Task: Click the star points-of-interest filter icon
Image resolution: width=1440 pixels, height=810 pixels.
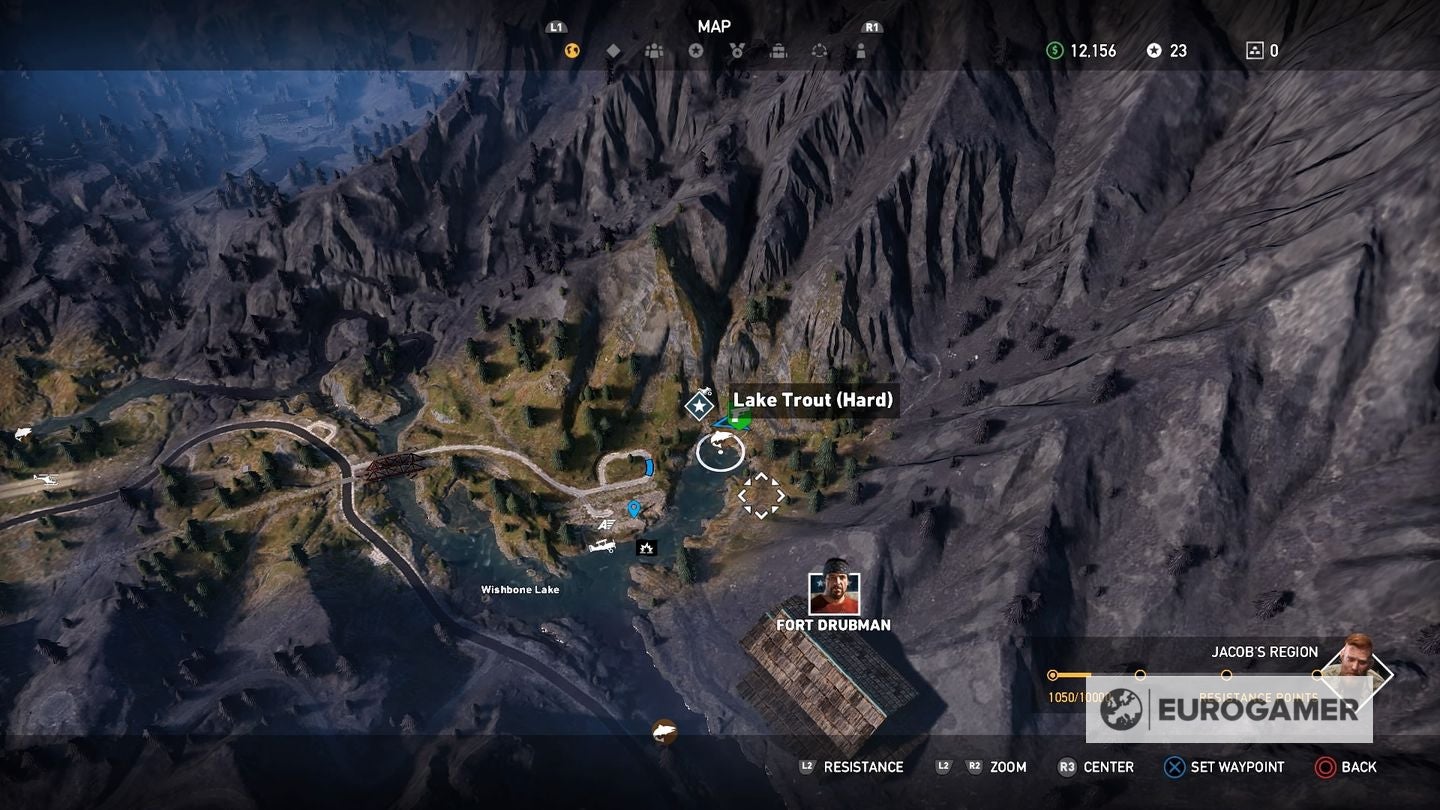Action: click(x=696, y=48)
